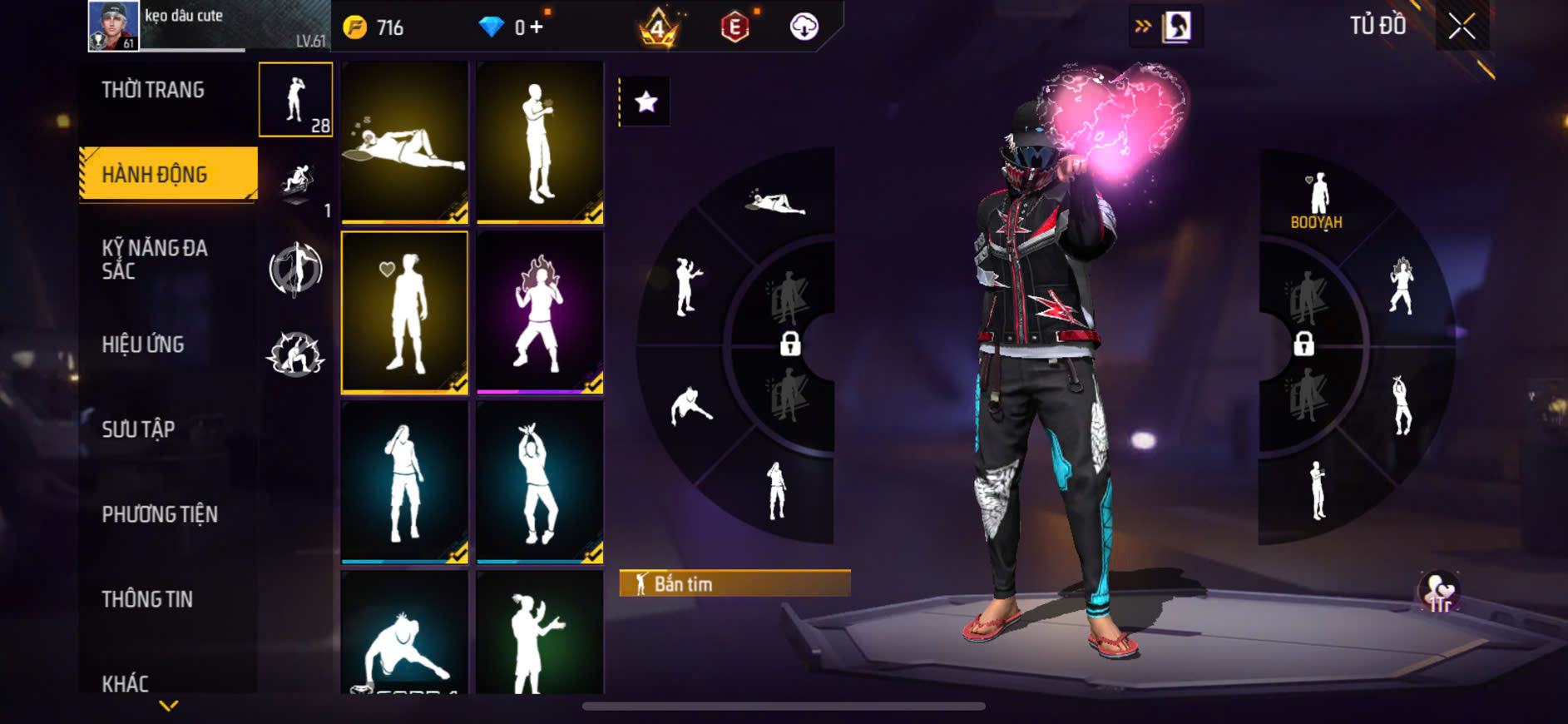Pick the purple flaming emote tile
This screenshot has width=1568, height=724.
click(540, 312)
